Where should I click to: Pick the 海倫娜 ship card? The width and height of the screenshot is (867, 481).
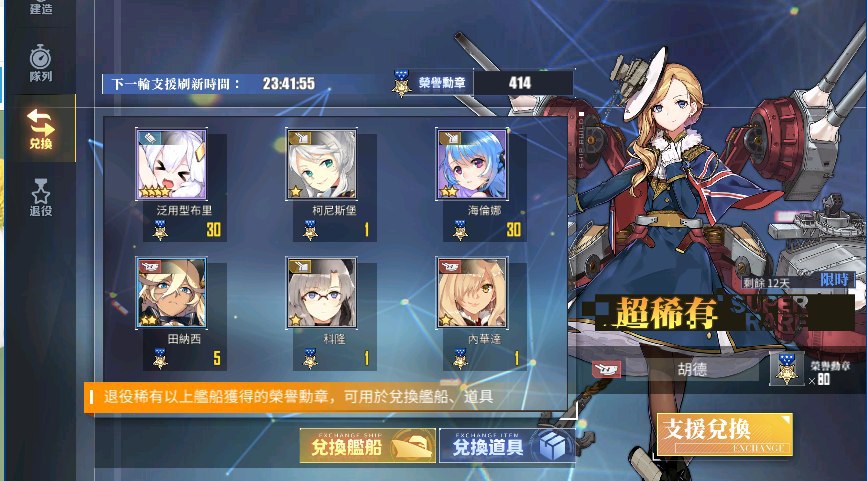click(x=471, y=164)
